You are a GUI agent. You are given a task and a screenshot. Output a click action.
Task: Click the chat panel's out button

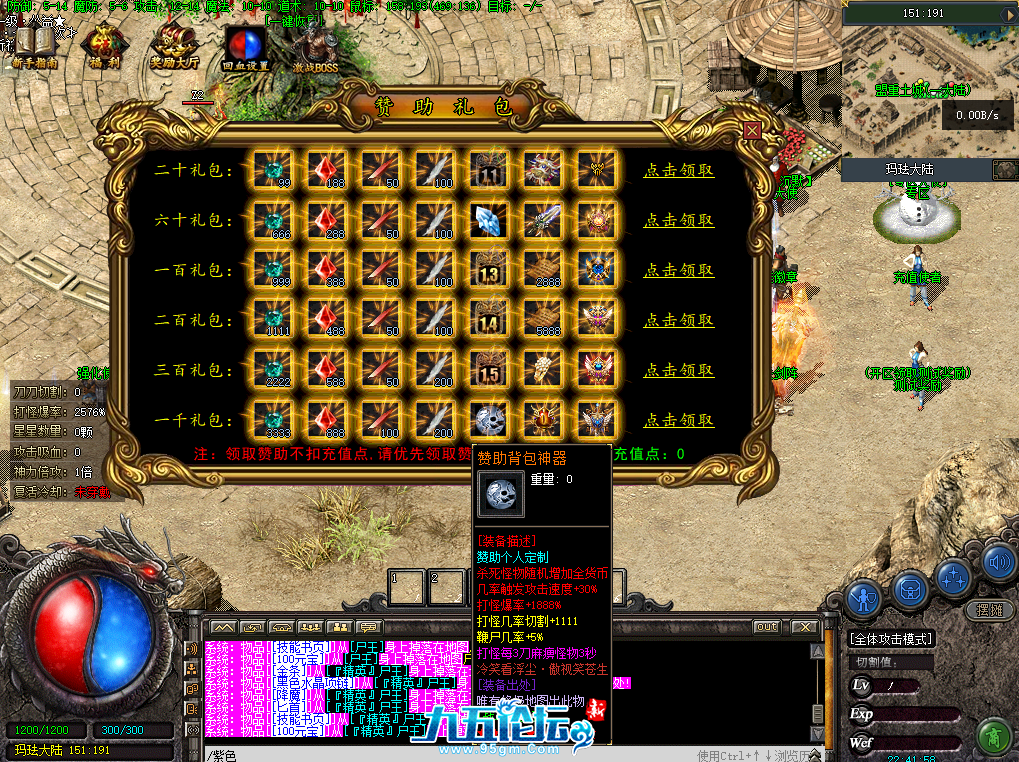pyautogui.click(x=766, y=627)
